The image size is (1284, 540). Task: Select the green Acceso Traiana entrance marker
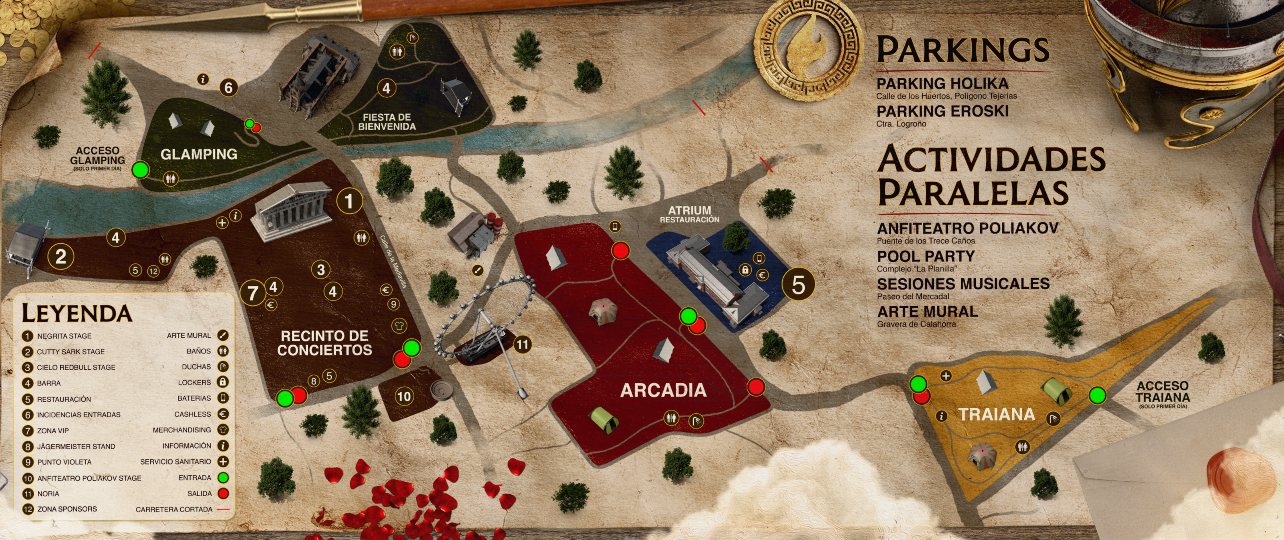pyautogui.click(x=1097, y=394)
